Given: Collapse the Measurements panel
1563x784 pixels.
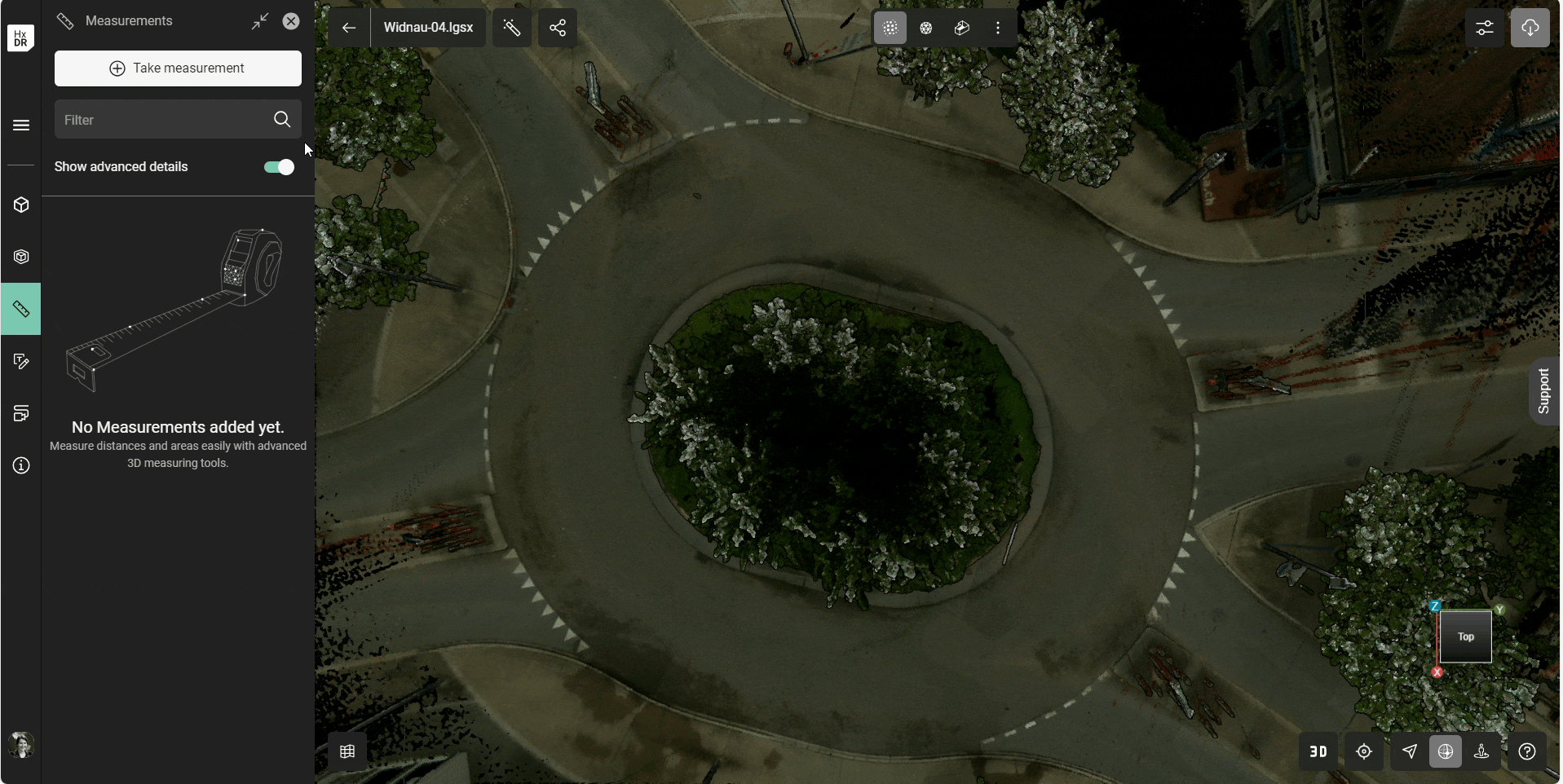Looking at the screenshot, I should [260, 20].
